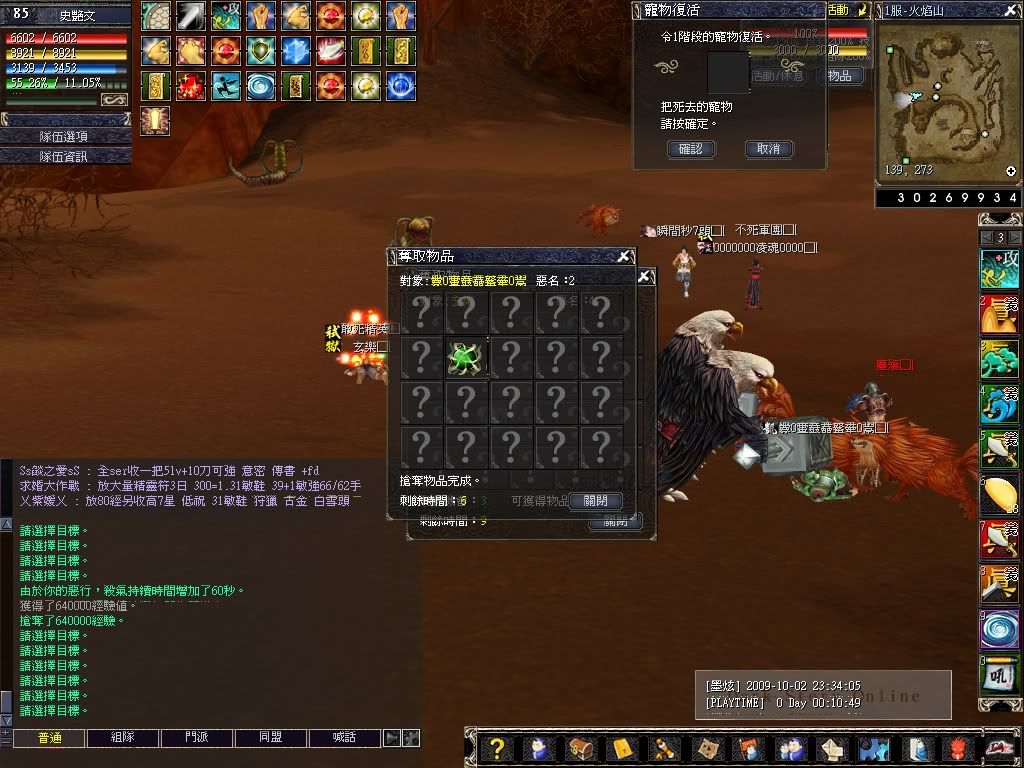The height and width of the screenshot is (768, 1024).
Task: Select the green orb item in loot grid
Action: (465, 357)
